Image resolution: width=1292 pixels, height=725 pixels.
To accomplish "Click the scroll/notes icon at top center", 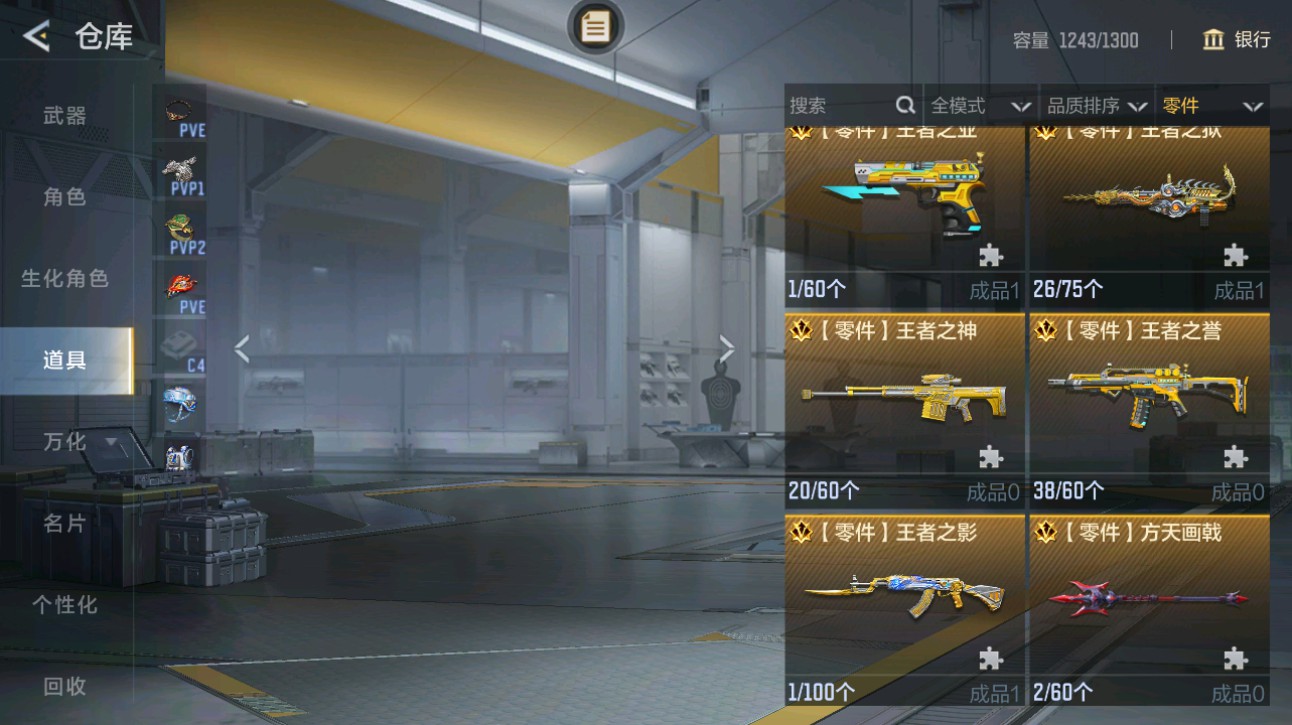I will (596, 28).
